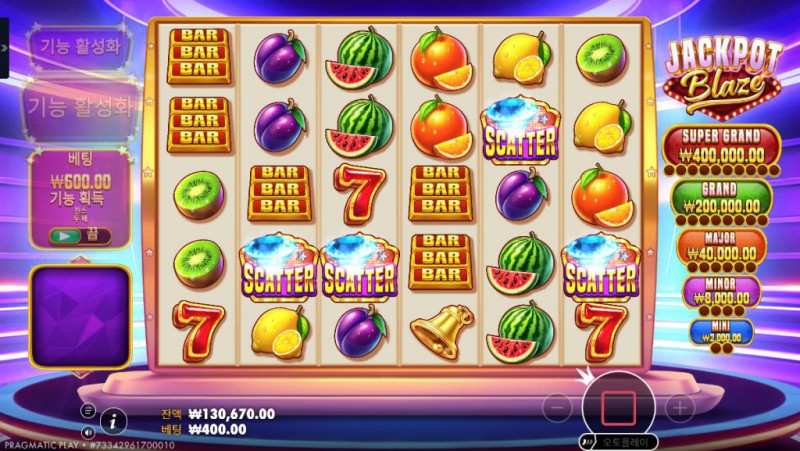Toggle the green arrow feature switch
Screen dimensions: 800x451
click(x=65, y=235)
